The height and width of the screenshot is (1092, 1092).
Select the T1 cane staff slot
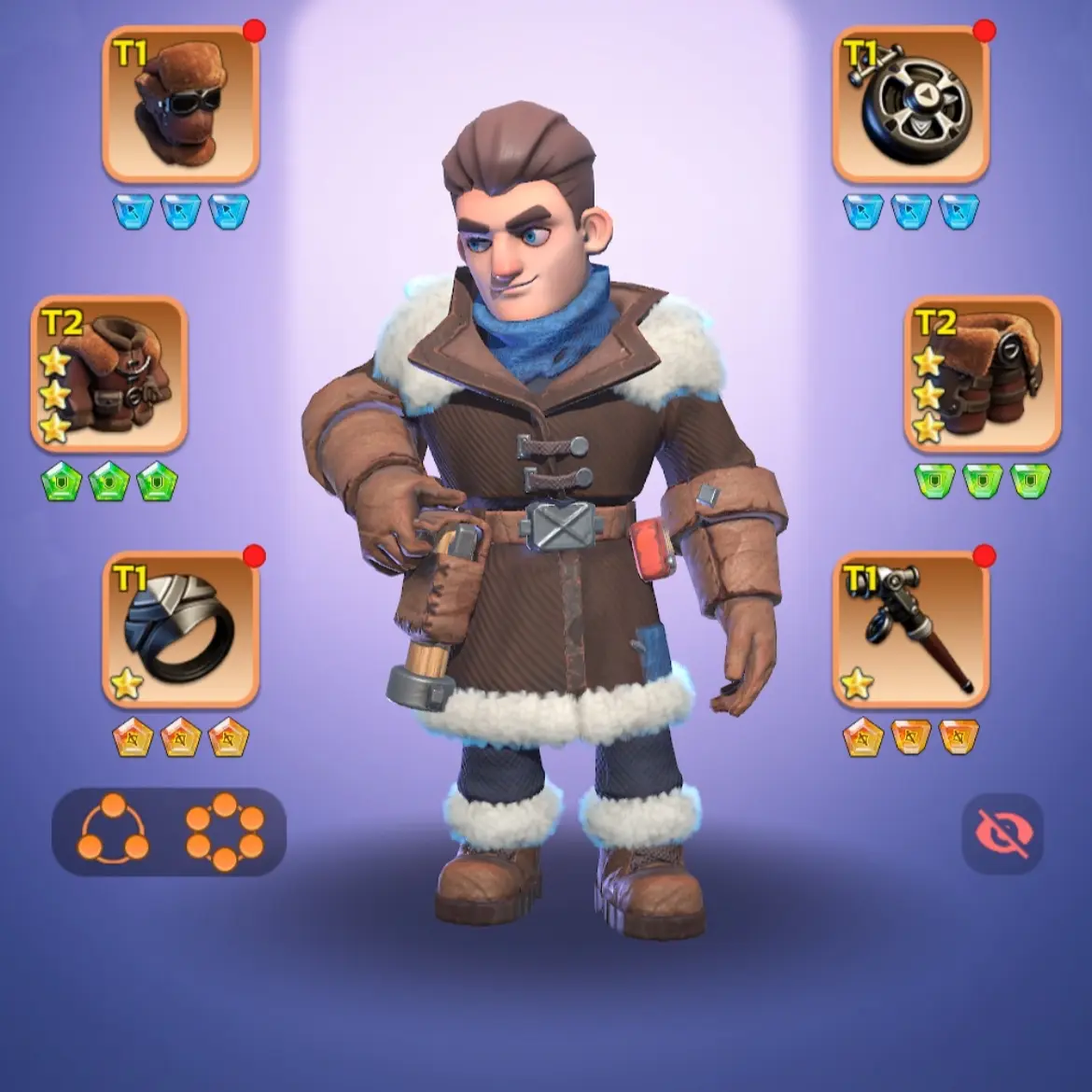pyautogui.click(x=910, y=630)
